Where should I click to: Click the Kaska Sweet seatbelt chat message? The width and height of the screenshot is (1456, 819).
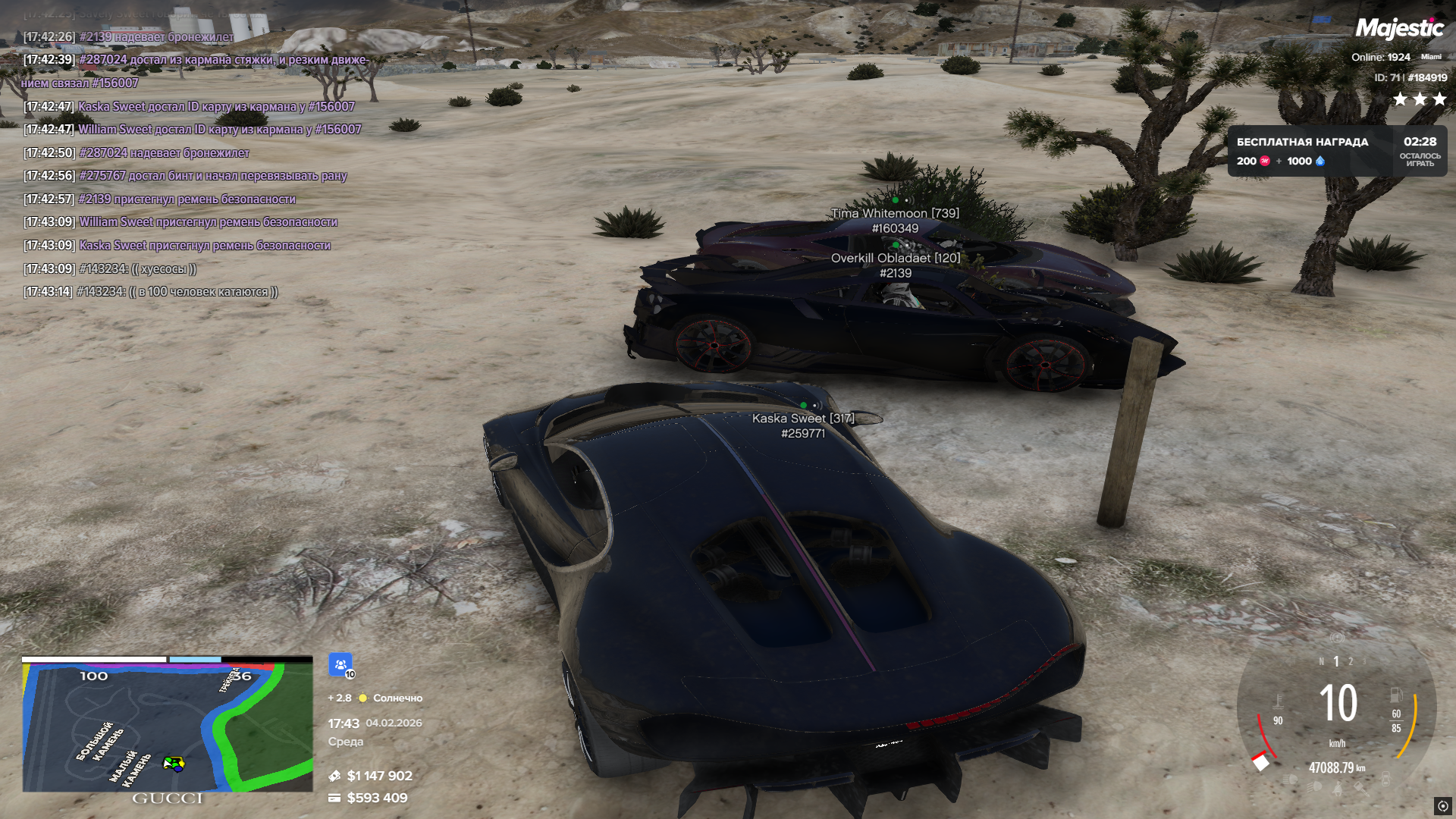point(205,246)
